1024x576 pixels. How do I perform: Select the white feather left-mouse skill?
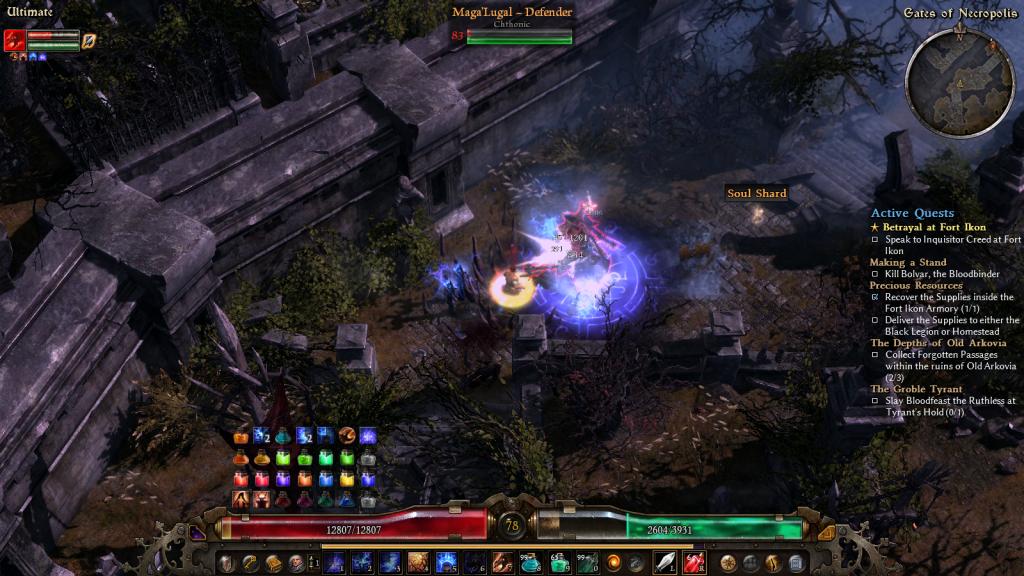pyautogui.click(x=665, y=562)
